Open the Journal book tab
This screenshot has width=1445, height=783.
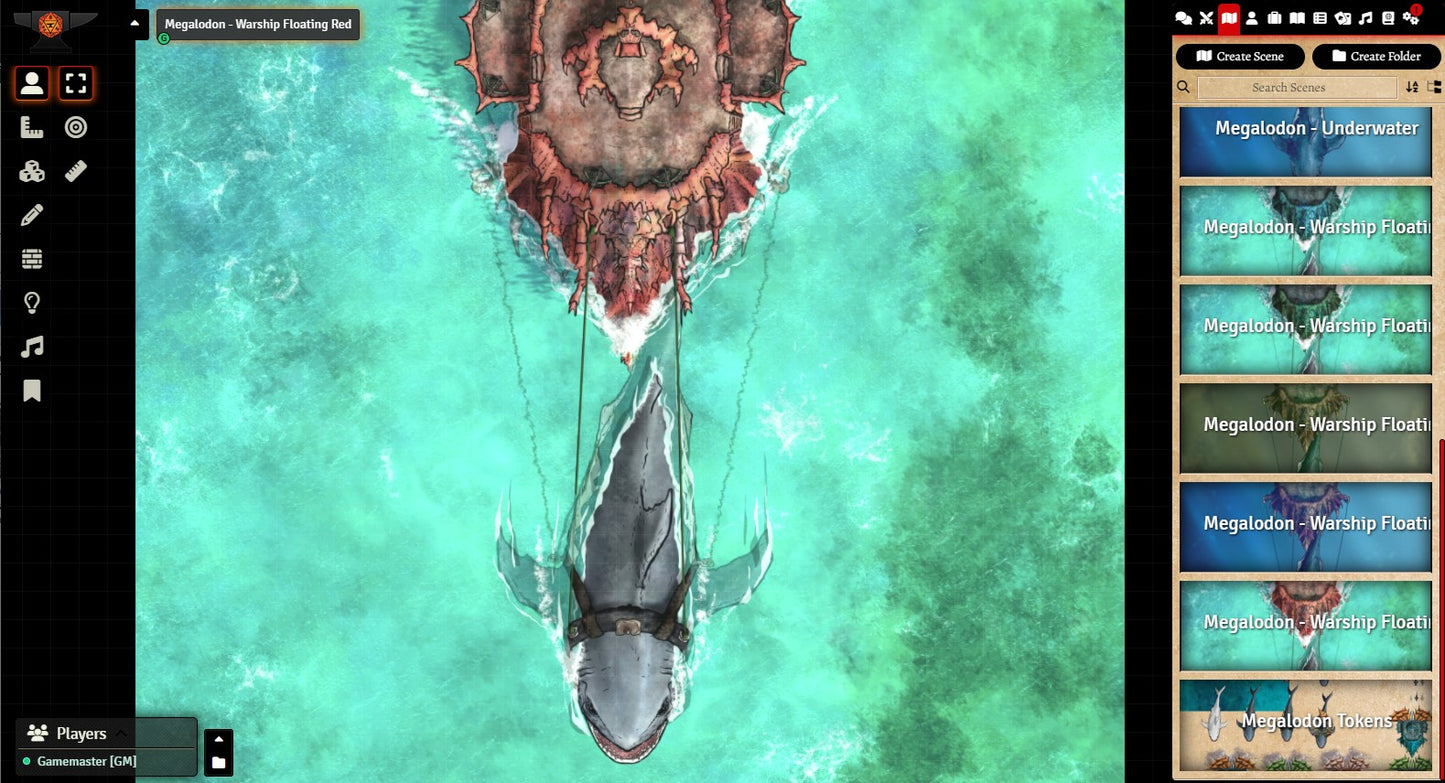click(1297, 18)
